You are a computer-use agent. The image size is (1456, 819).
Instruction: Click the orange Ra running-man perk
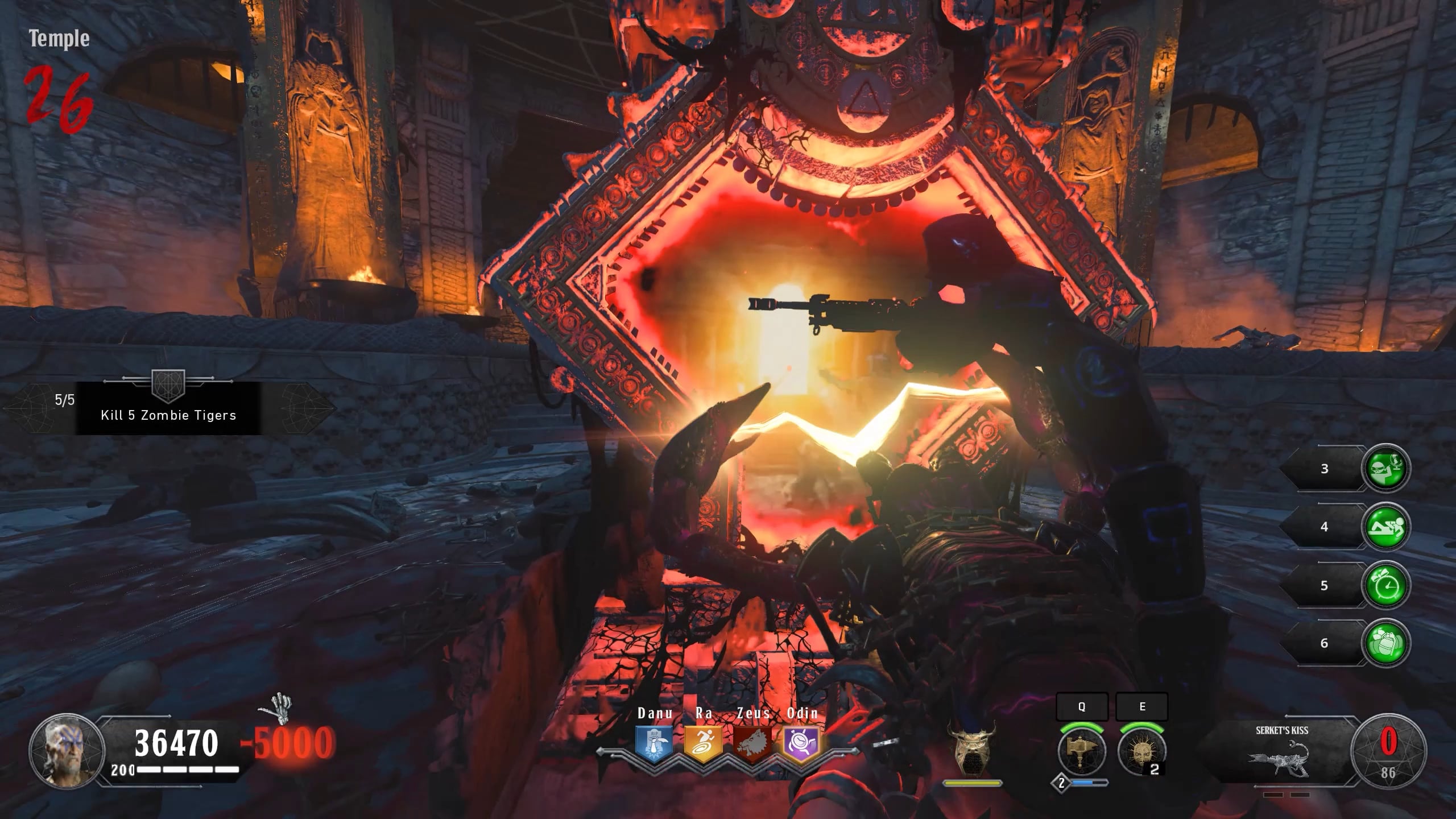tap(703, 743)
